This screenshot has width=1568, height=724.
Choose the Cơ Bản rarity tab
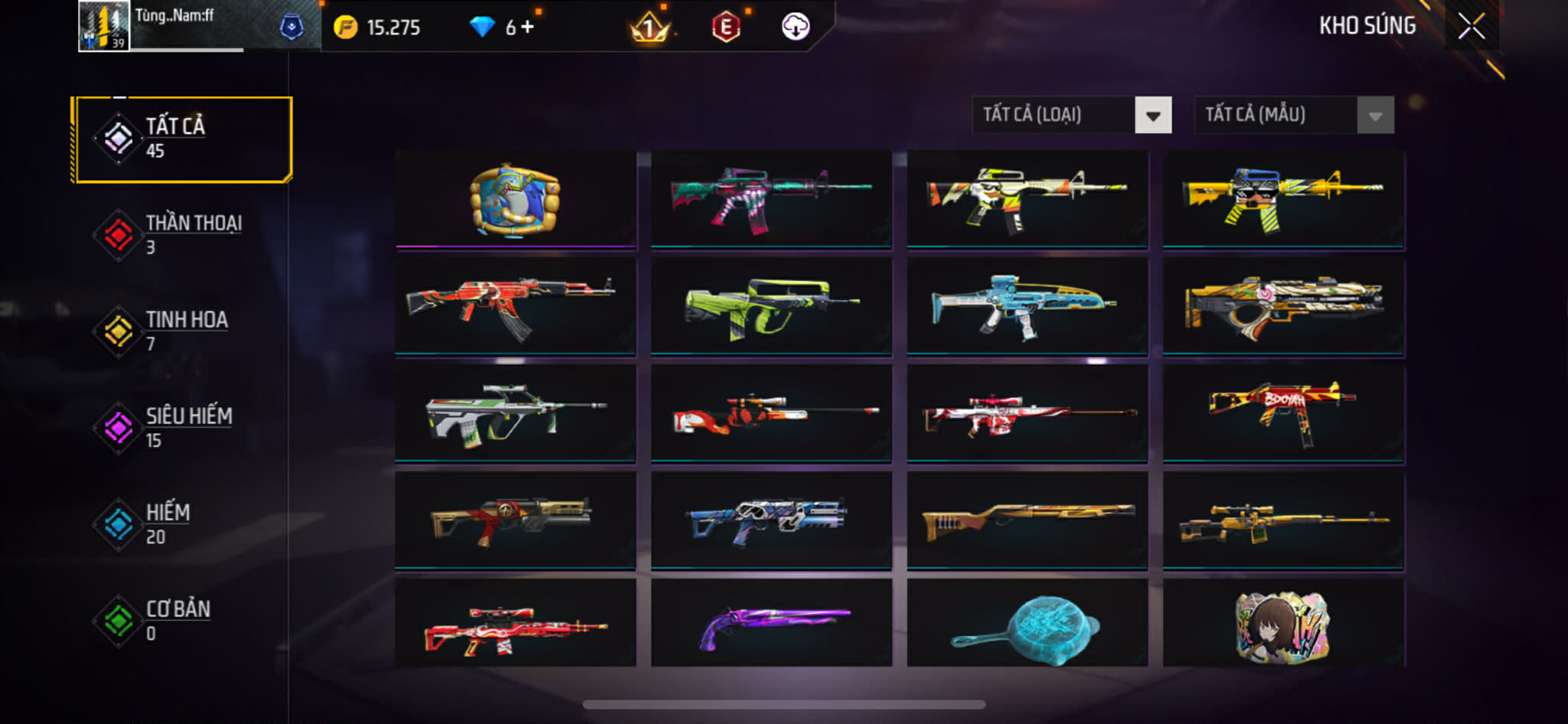(x=182, y=621)
